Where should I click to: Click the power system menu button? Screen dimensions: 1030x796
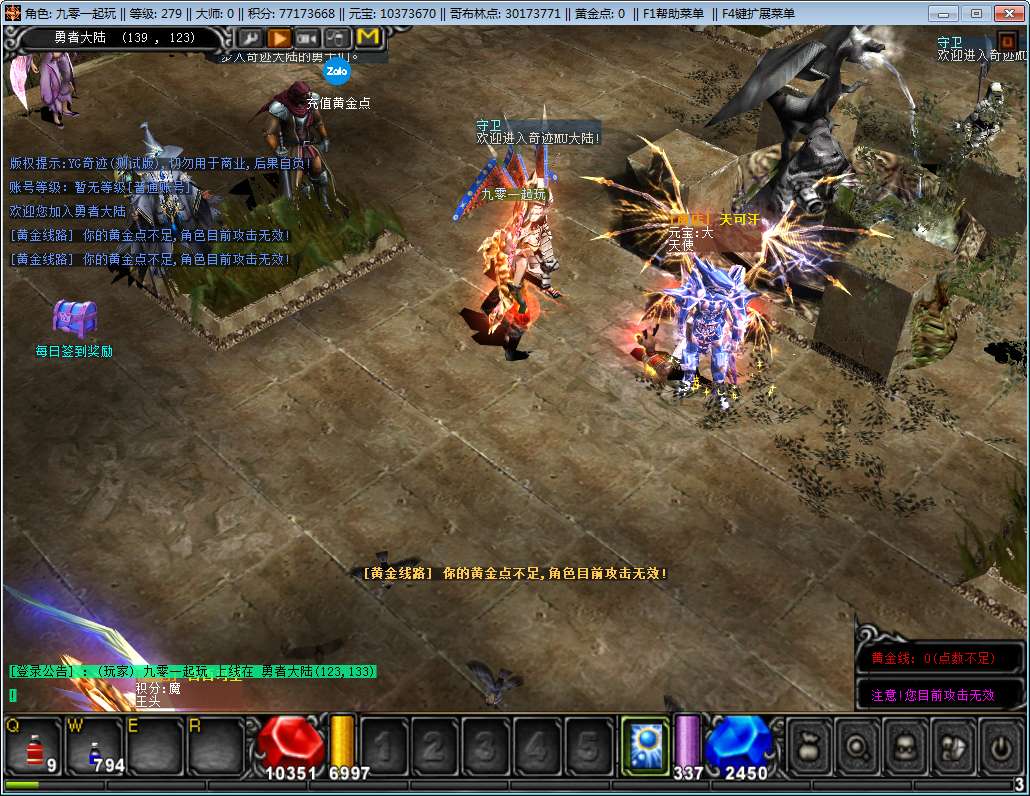click(999, 746)
